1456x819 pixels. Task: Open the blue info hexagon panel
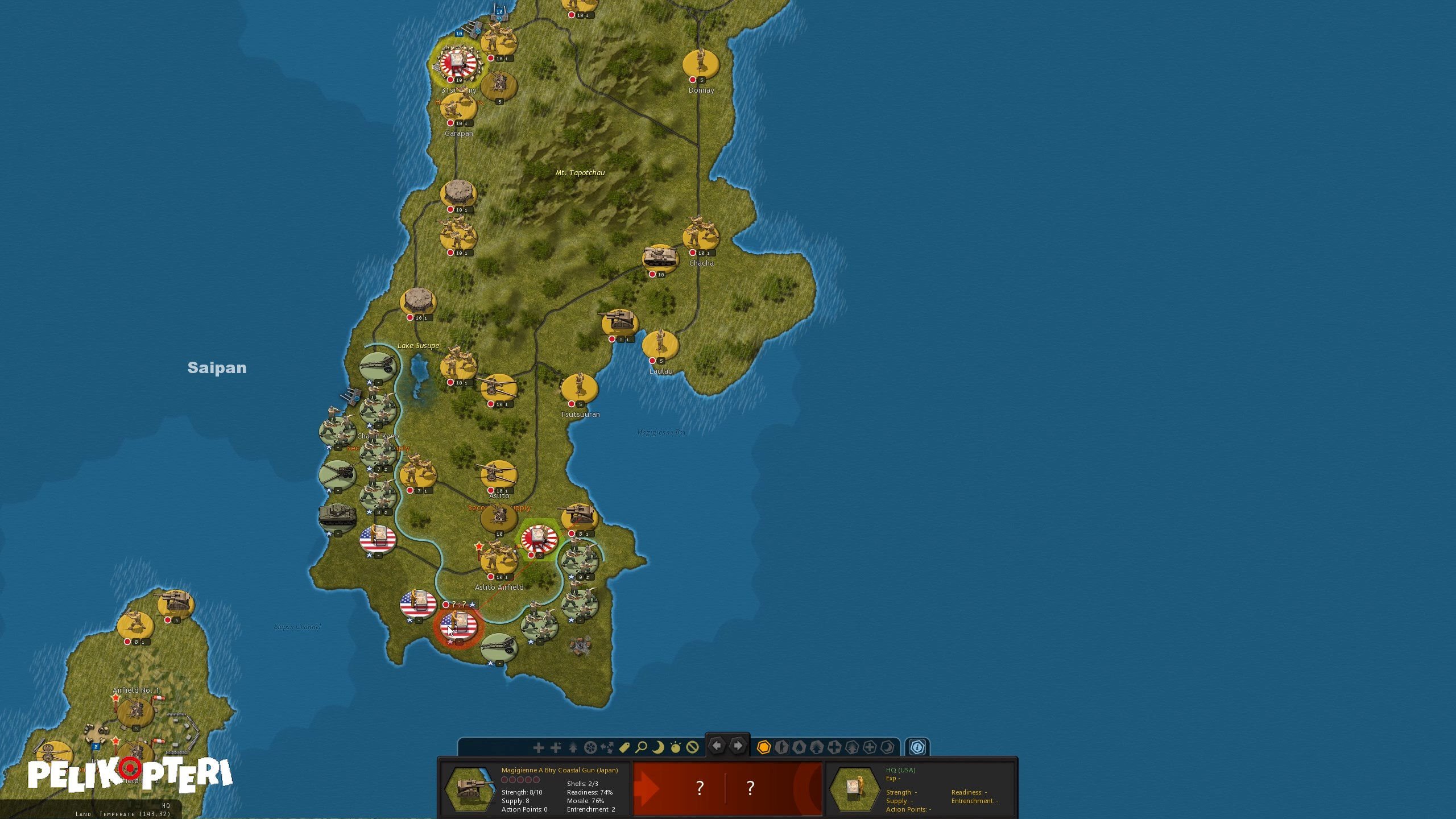tap(917, 747)
